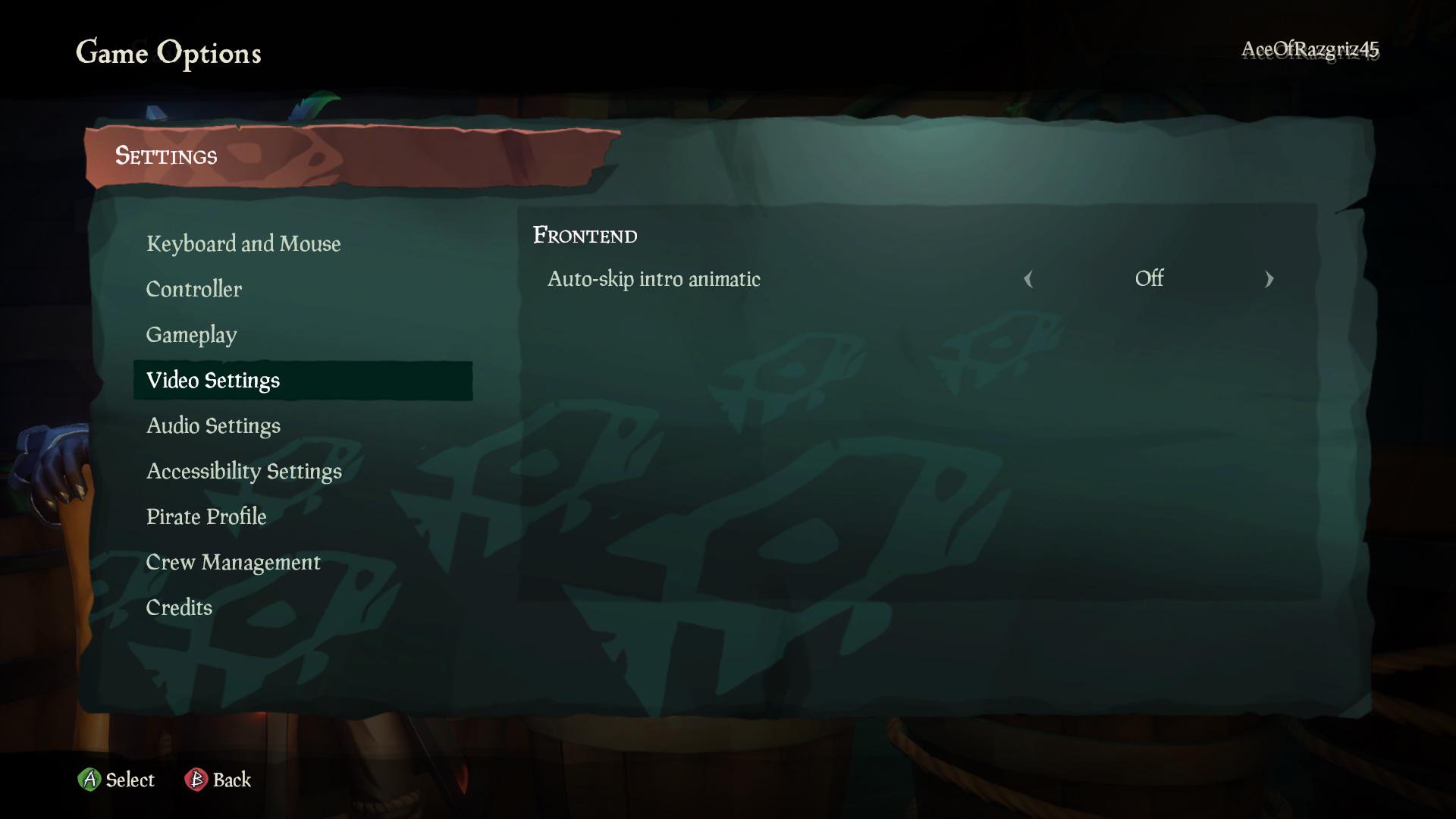Select the Off value for Auto-skip intro animatic

coord(1149,279)
